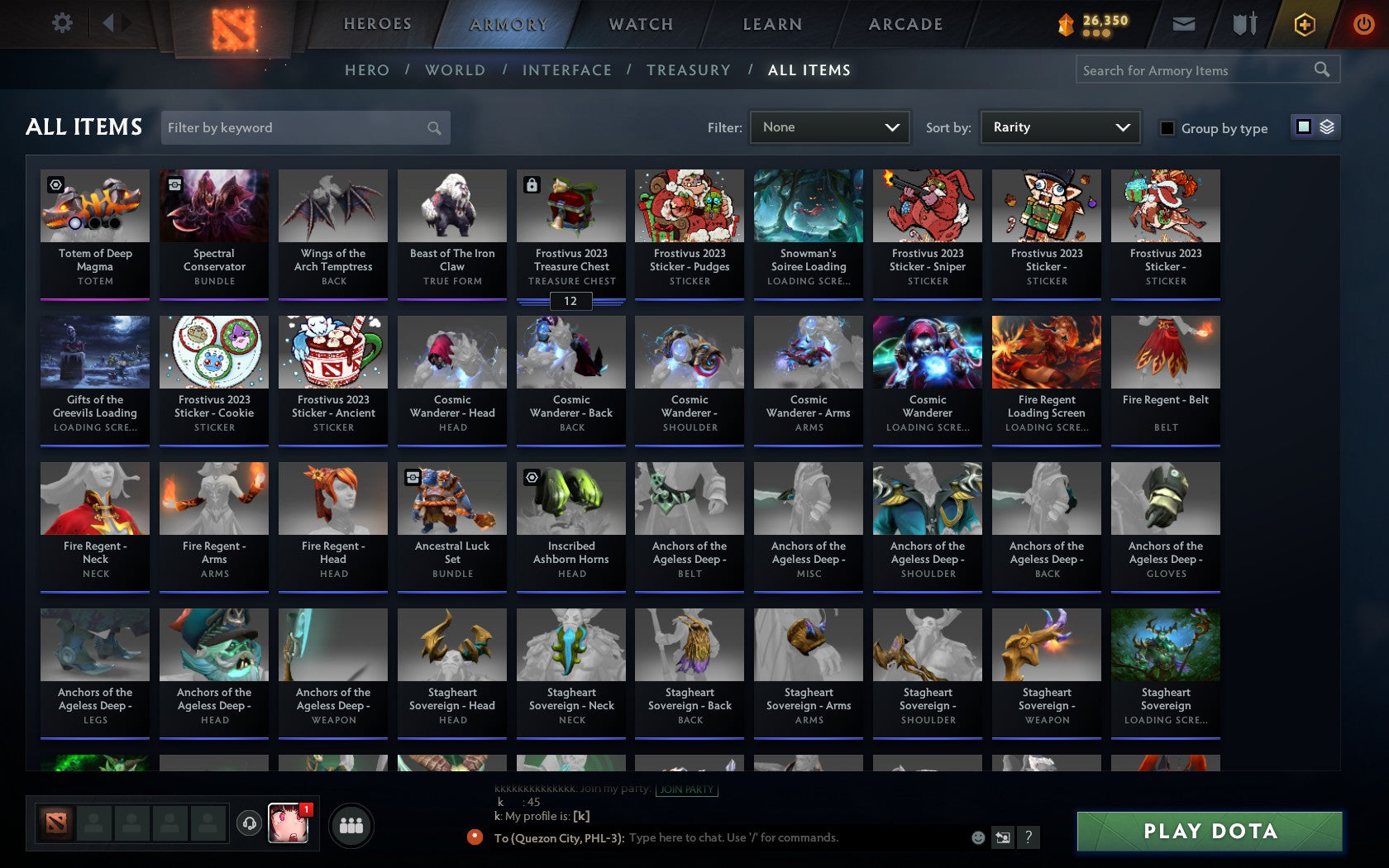Switch to the TREASURY tab
1389x868 pixels.
(689, 70)
